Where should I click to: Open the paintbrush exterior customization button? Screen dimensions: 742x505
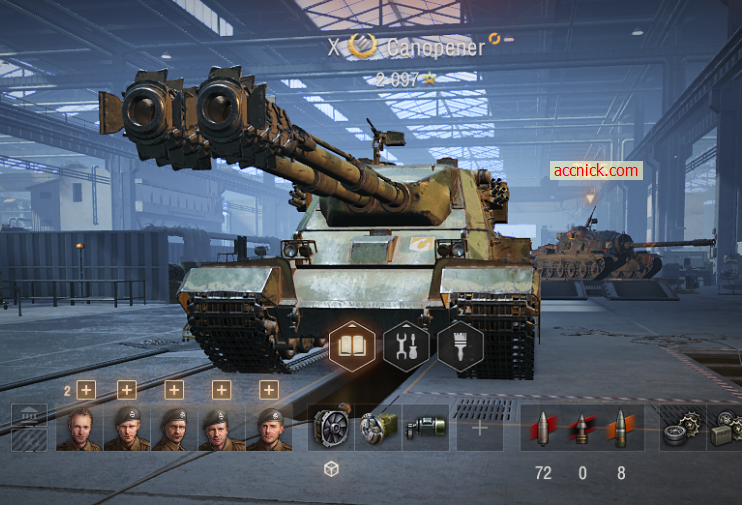(x=460, y=346)
